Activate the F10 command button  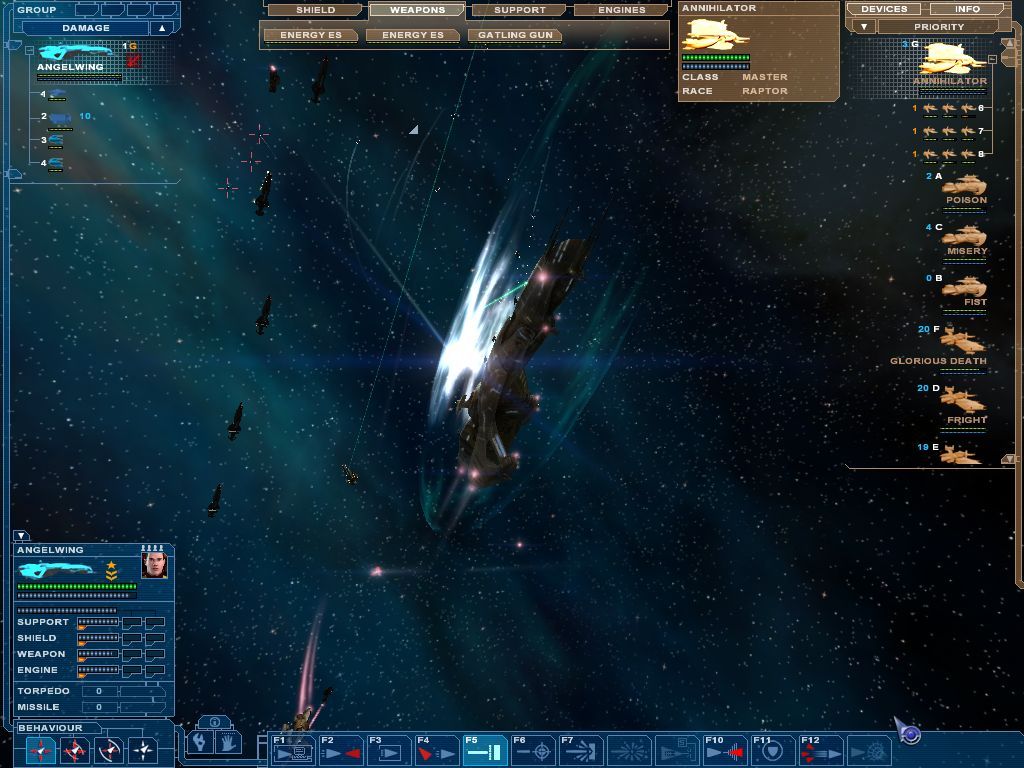click(x=725, y=750)
